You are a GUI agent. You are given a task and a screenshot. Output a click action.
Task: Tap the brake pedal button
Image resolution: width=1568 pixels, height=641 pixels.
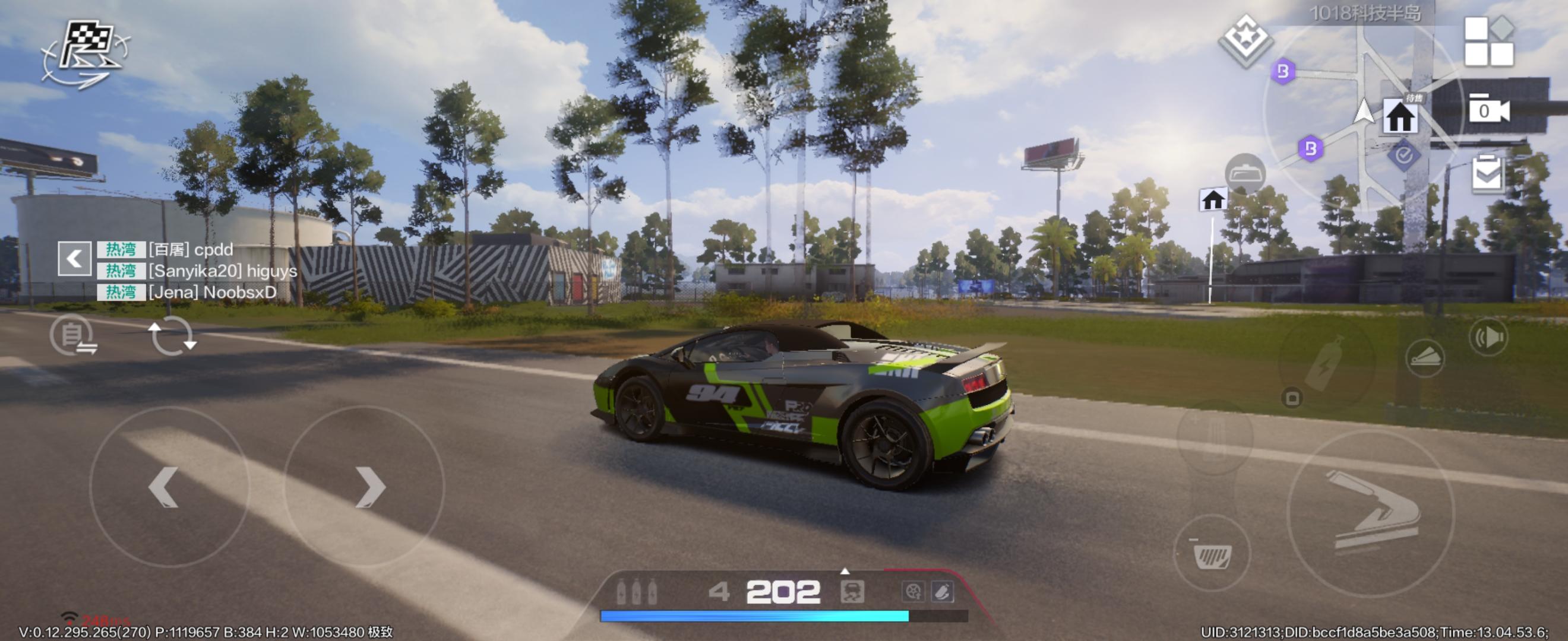click(x=1212, y=553)
